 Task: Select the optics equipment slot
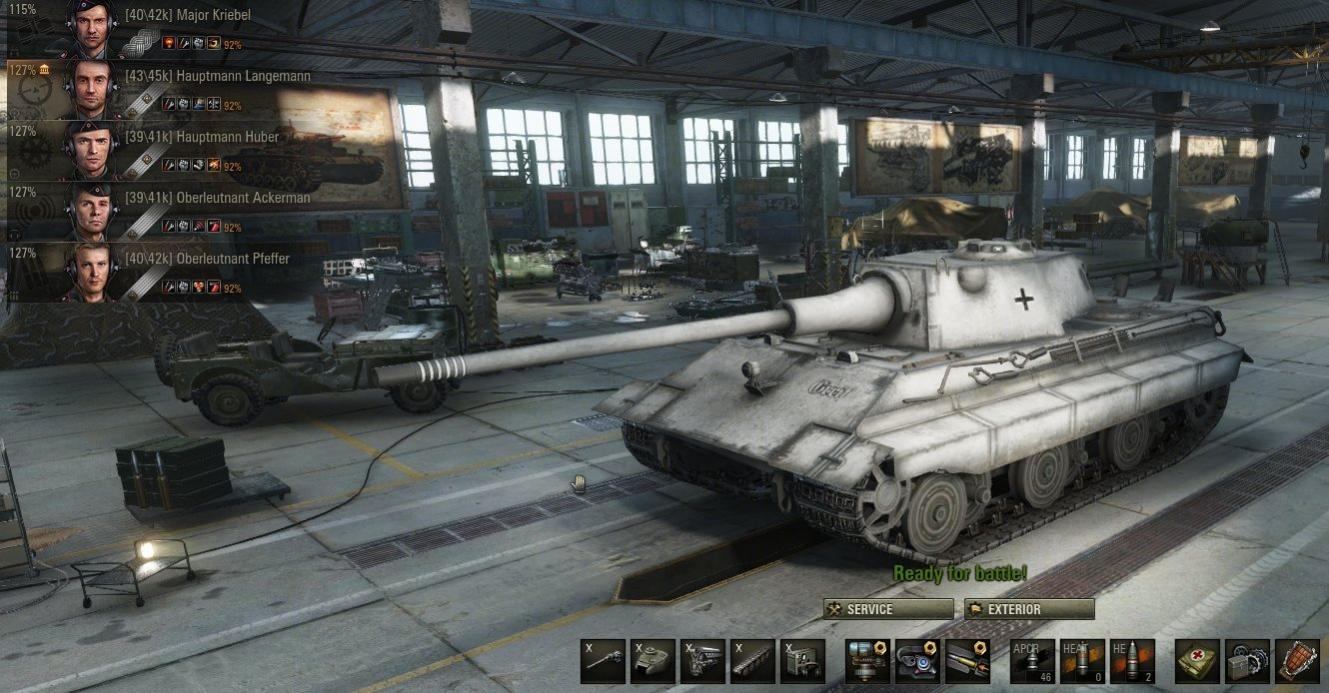click(x=917, y=661)
